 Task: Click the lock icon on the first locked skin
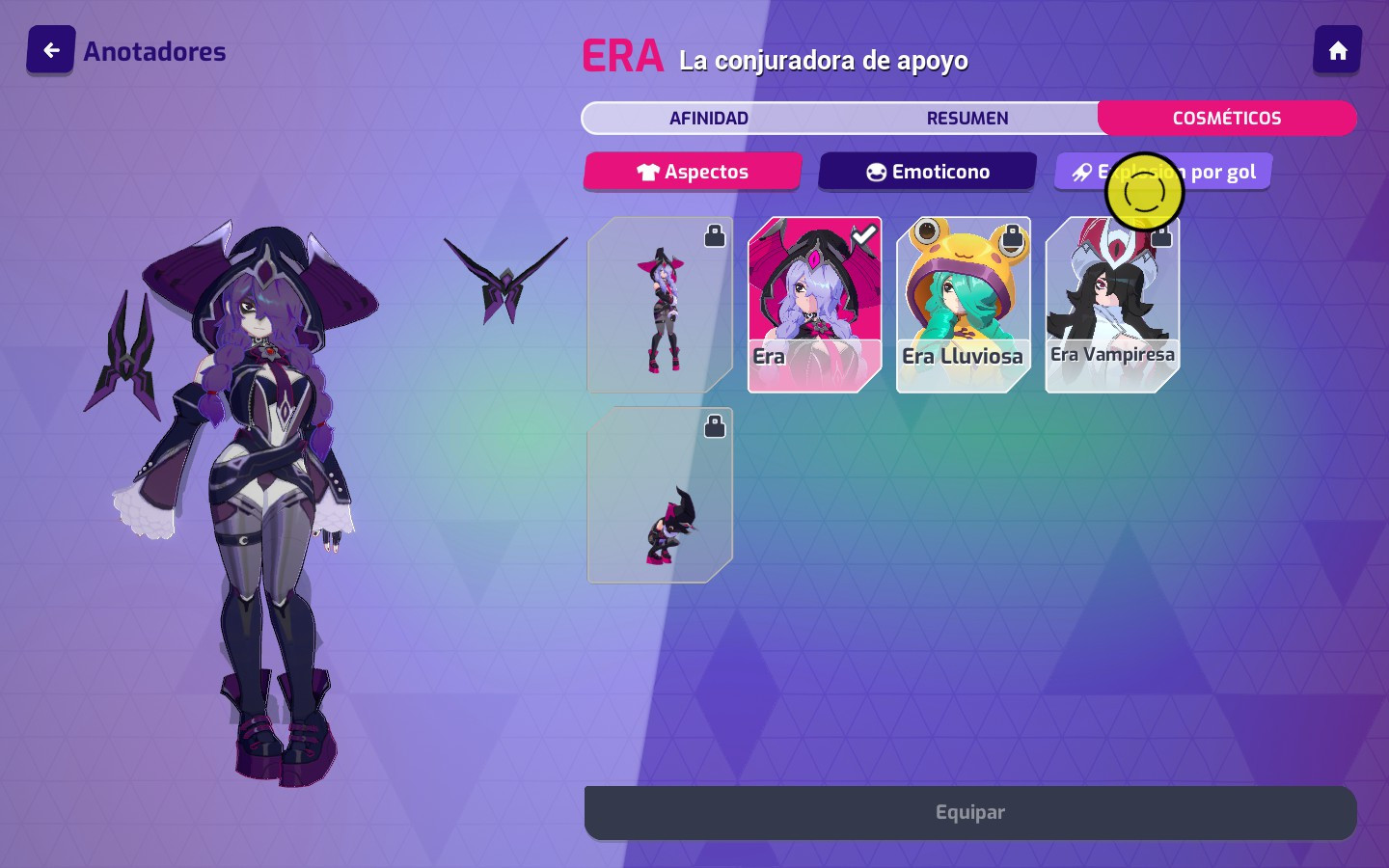tap(715, 234)
